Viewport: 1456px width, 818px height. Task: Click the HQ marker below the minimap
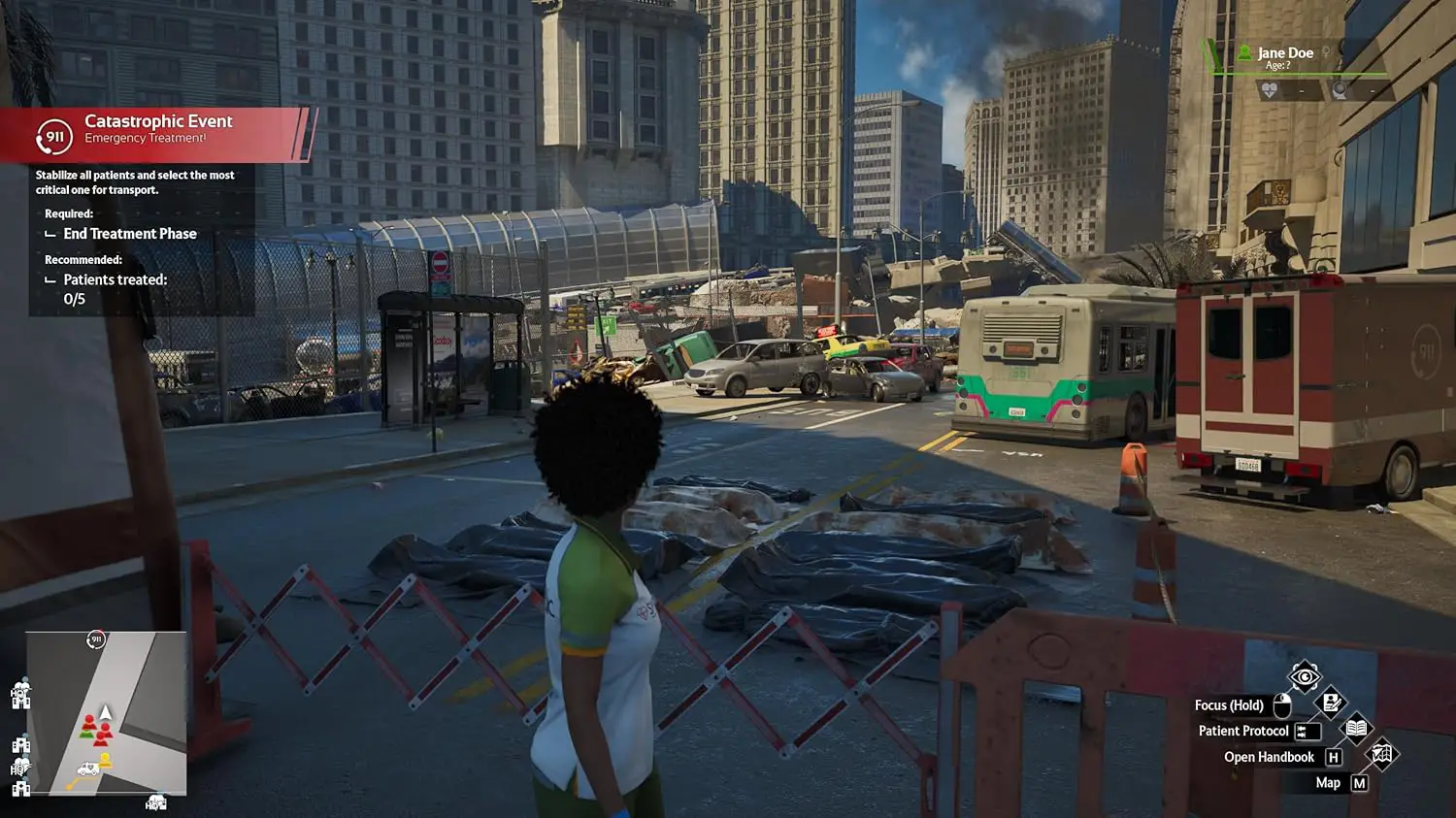(x=155, y=803)
